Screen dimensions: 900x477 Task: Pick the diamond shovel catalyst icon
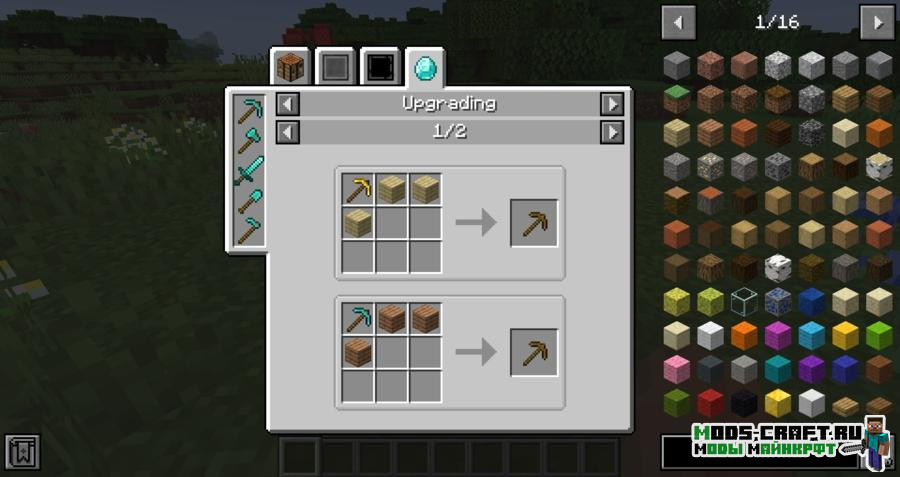coord(247,201)
